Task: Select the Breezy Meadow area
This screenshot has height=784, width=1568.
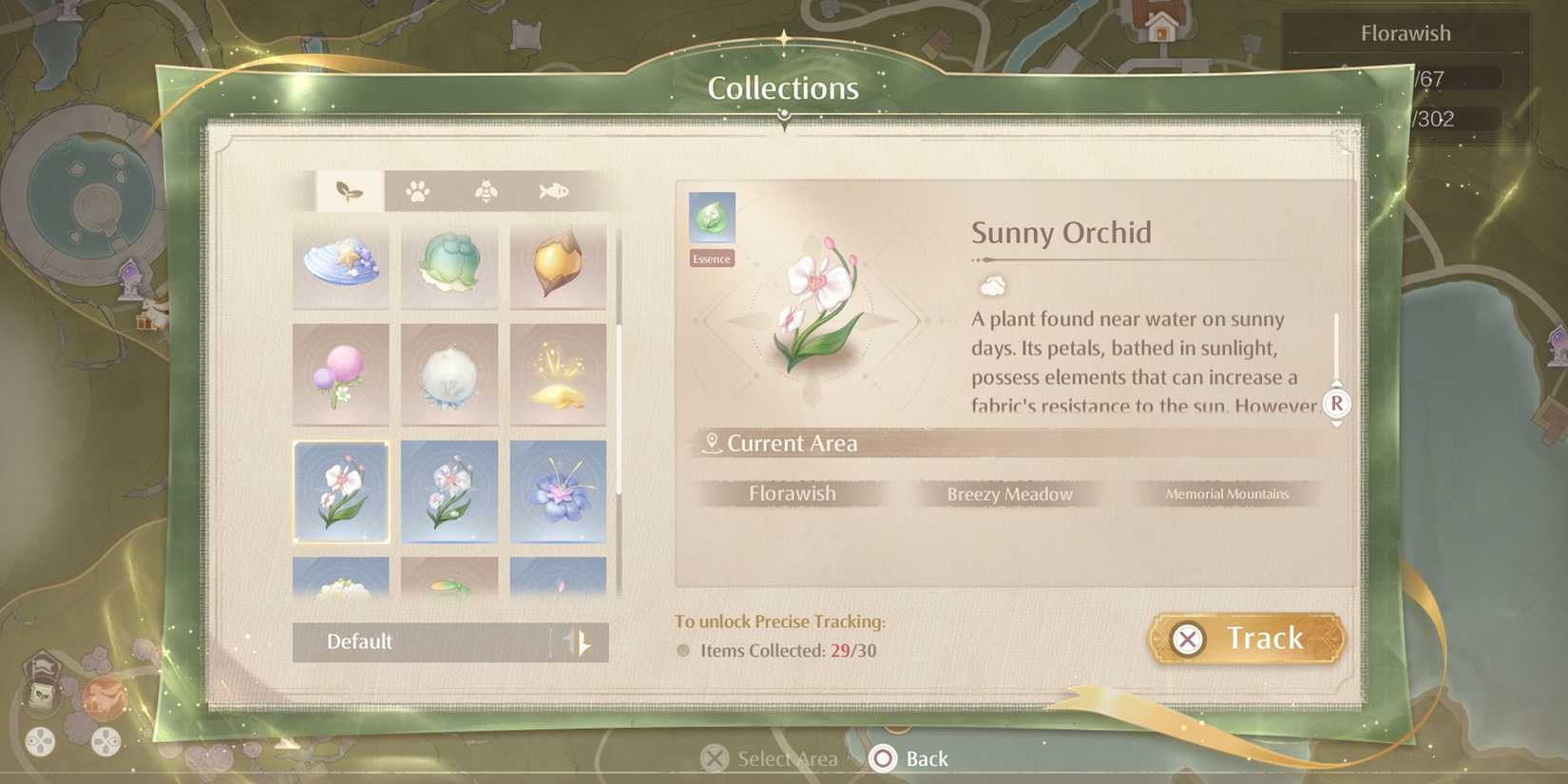Action: pyautogui.click(x=1008, y=493)
